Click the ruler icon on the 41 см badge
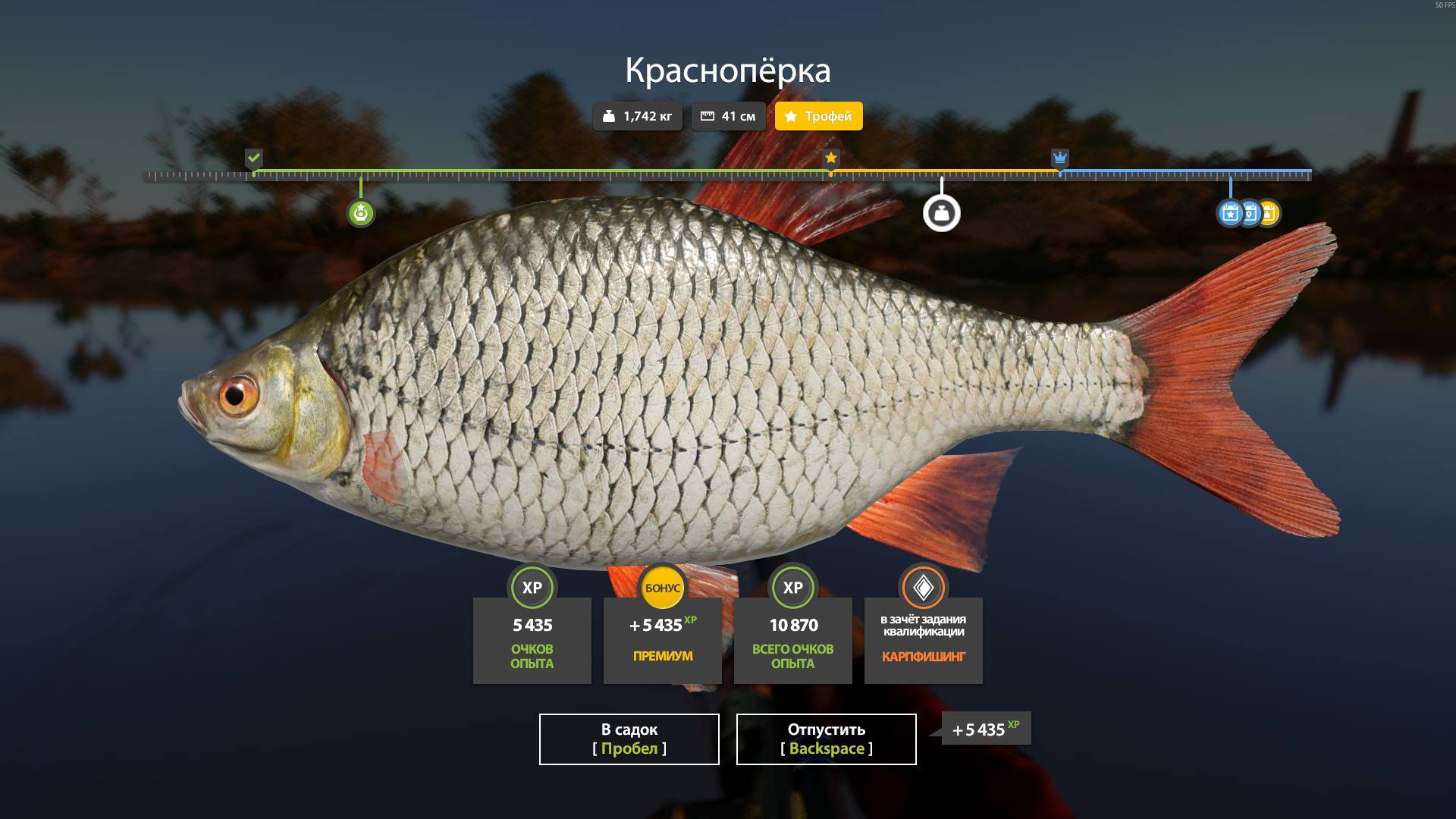 click(x=708, y=116)
